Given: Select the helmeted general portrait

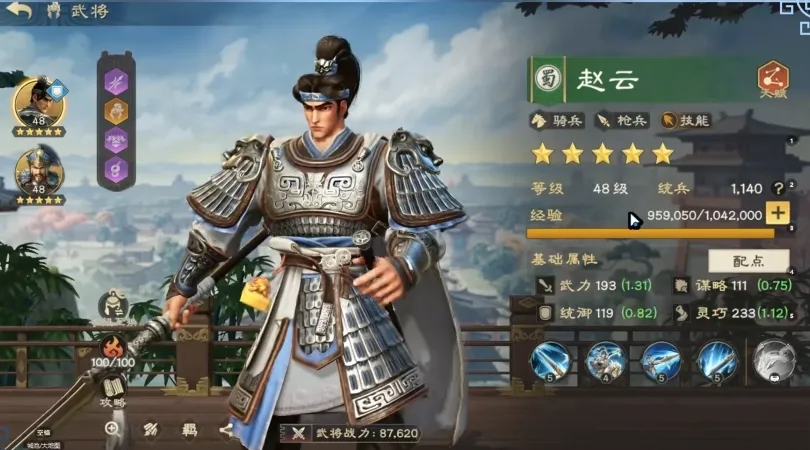Looking at the screenshot, I should [x=38, y=169].
